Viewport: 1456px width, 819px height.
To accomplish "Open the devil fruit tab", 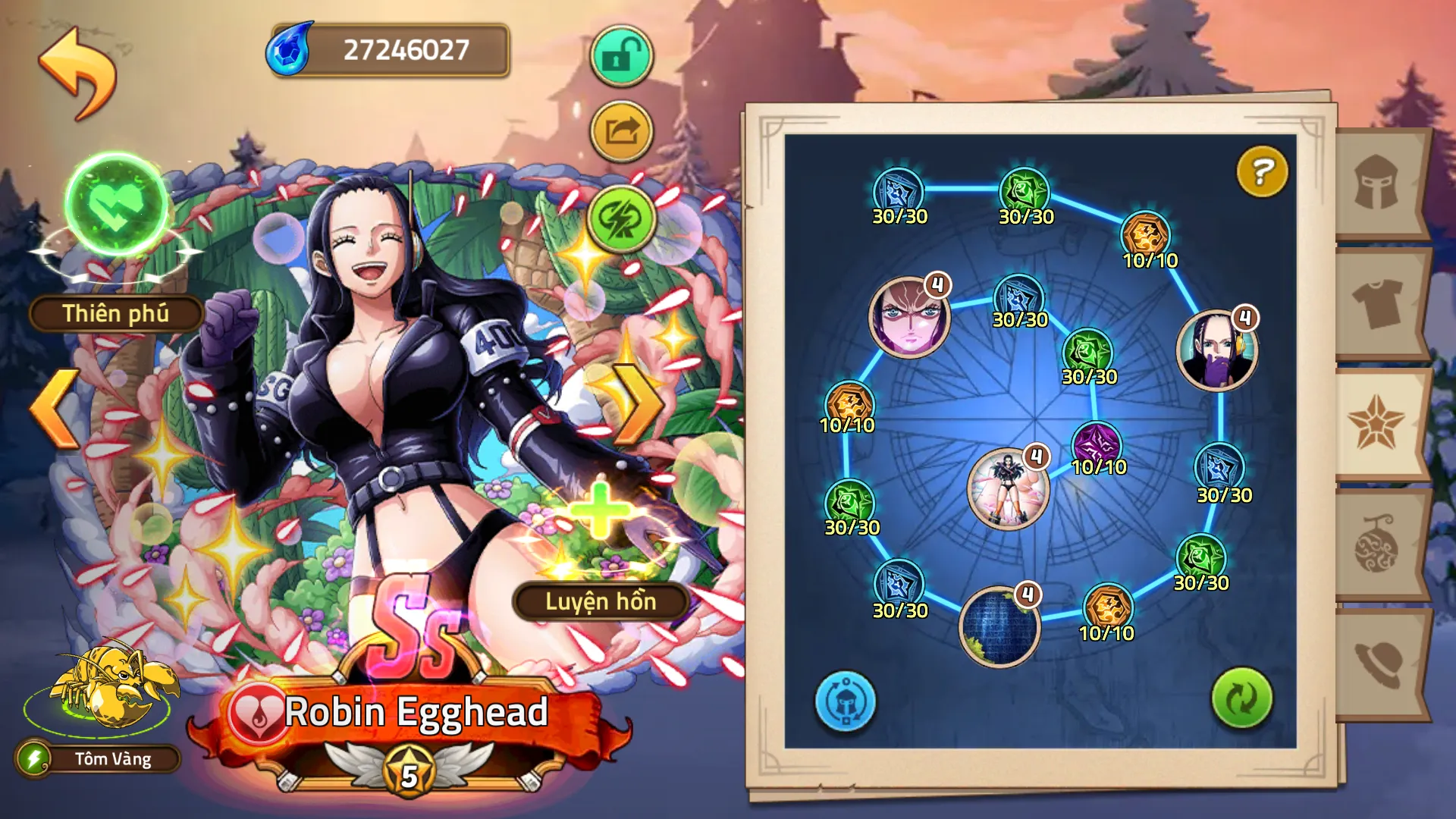I will click(1377, 544).
